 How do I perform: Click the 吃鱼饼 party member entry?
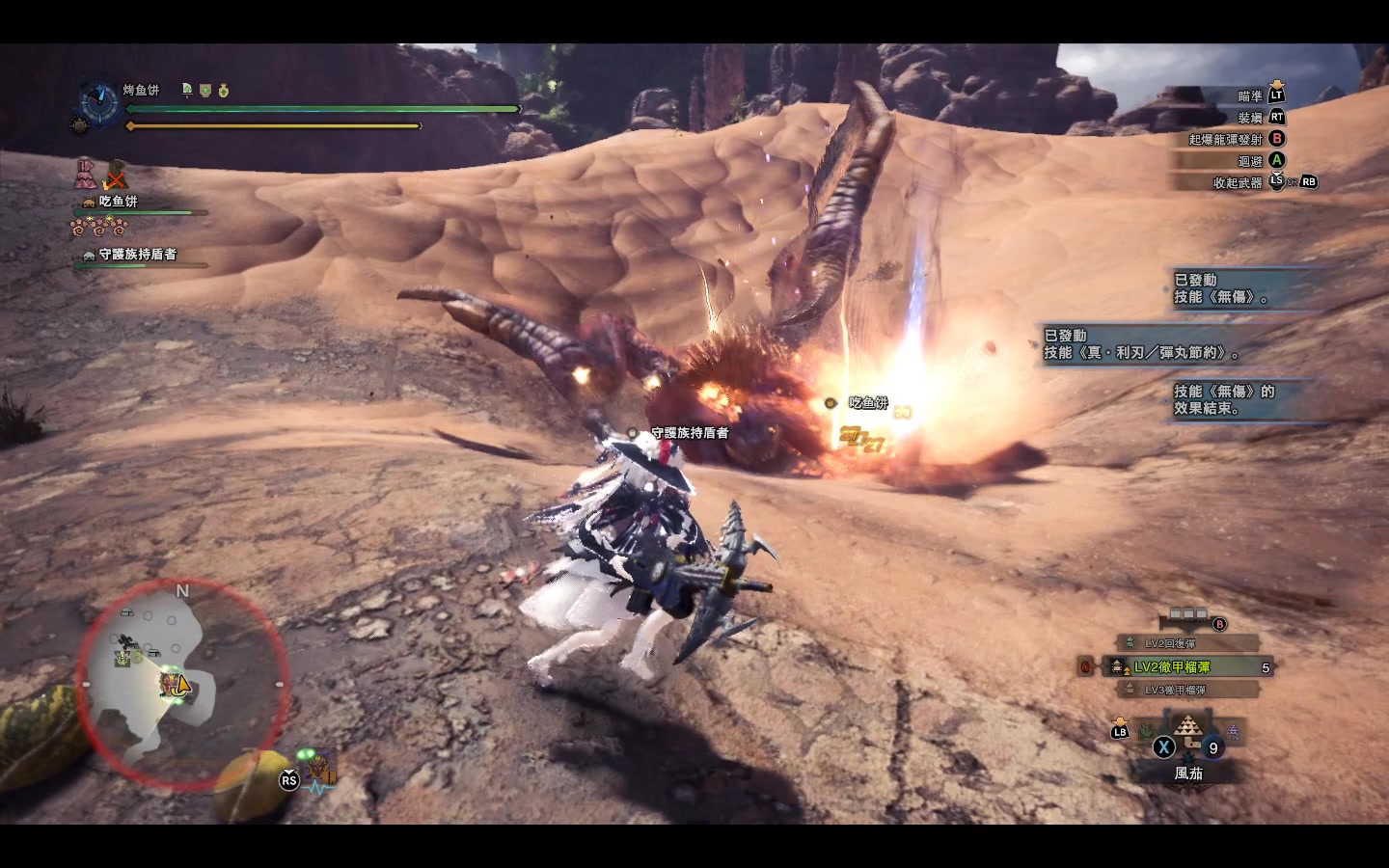click(x=118, y=203)
